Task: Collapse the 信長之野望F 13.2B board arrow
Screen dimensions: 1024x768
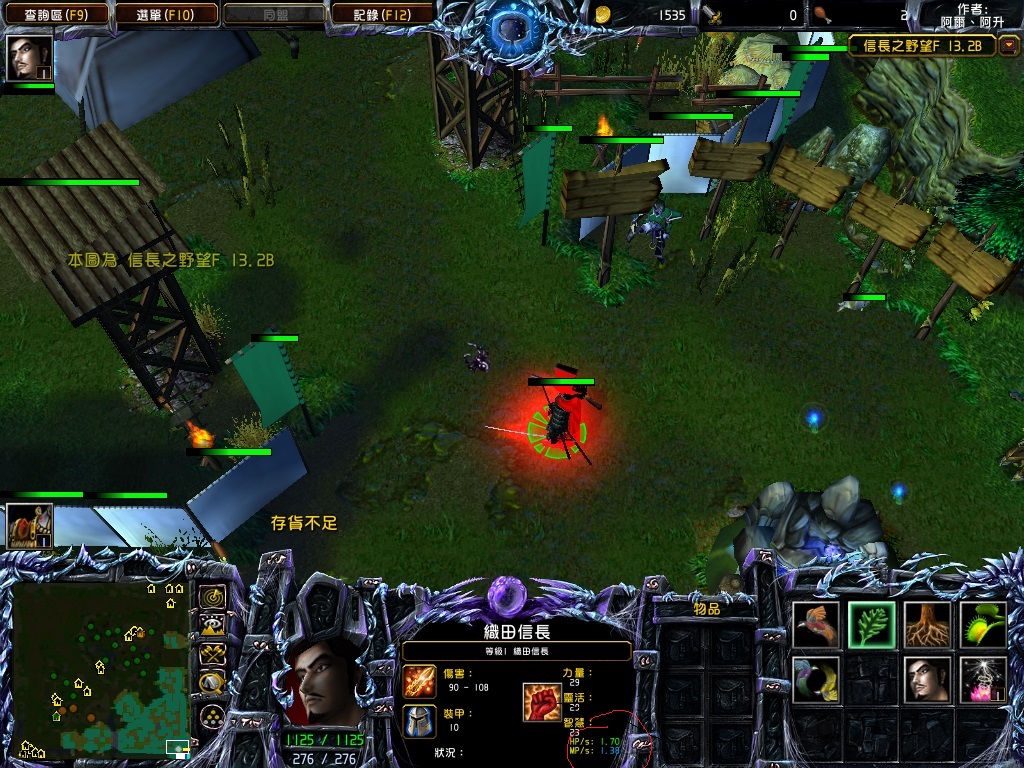Action: point(1009,45)
